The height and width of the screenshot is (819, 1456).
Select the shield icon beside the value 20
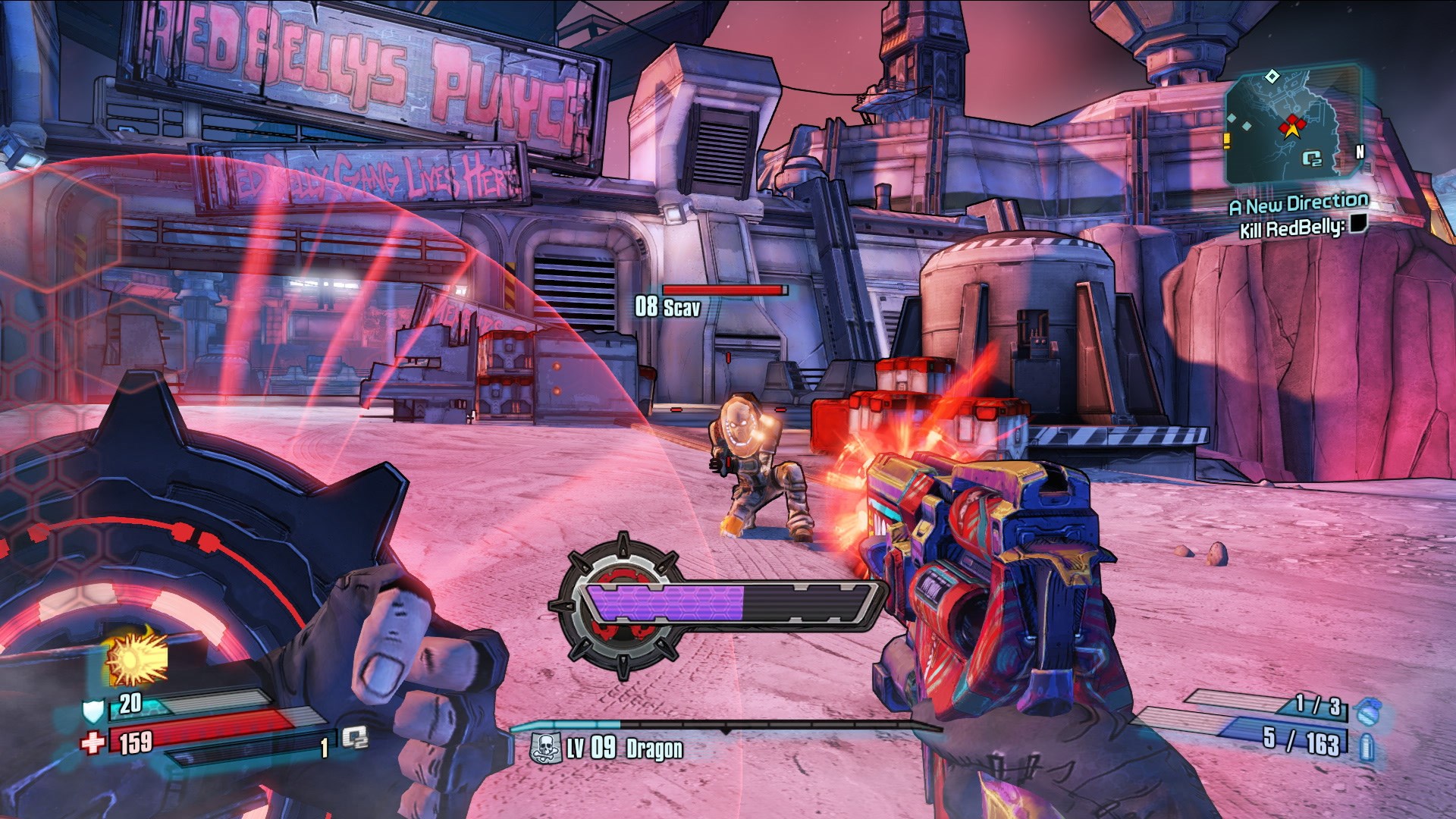(93, 711)
